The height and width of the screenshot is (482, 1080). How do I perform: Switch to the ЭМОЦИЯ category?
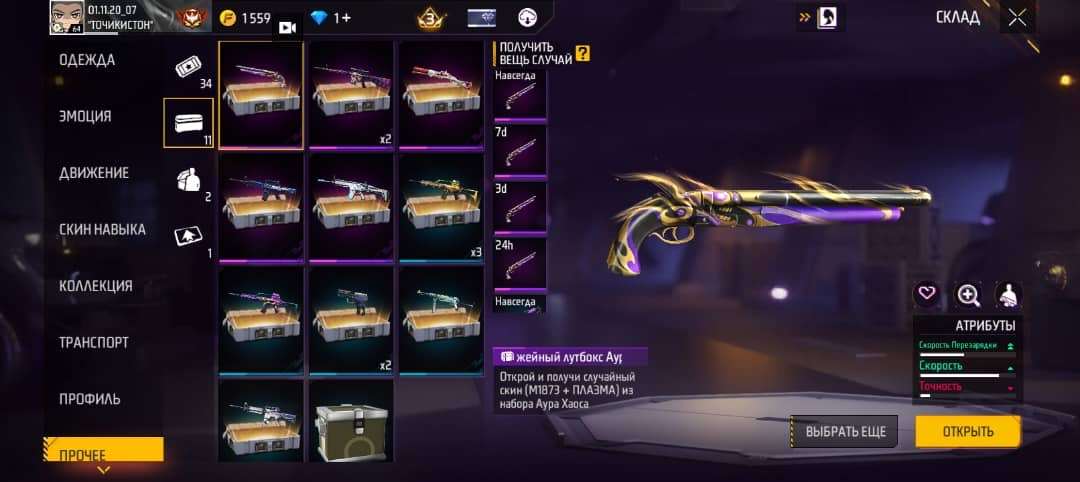coord(85,116)
